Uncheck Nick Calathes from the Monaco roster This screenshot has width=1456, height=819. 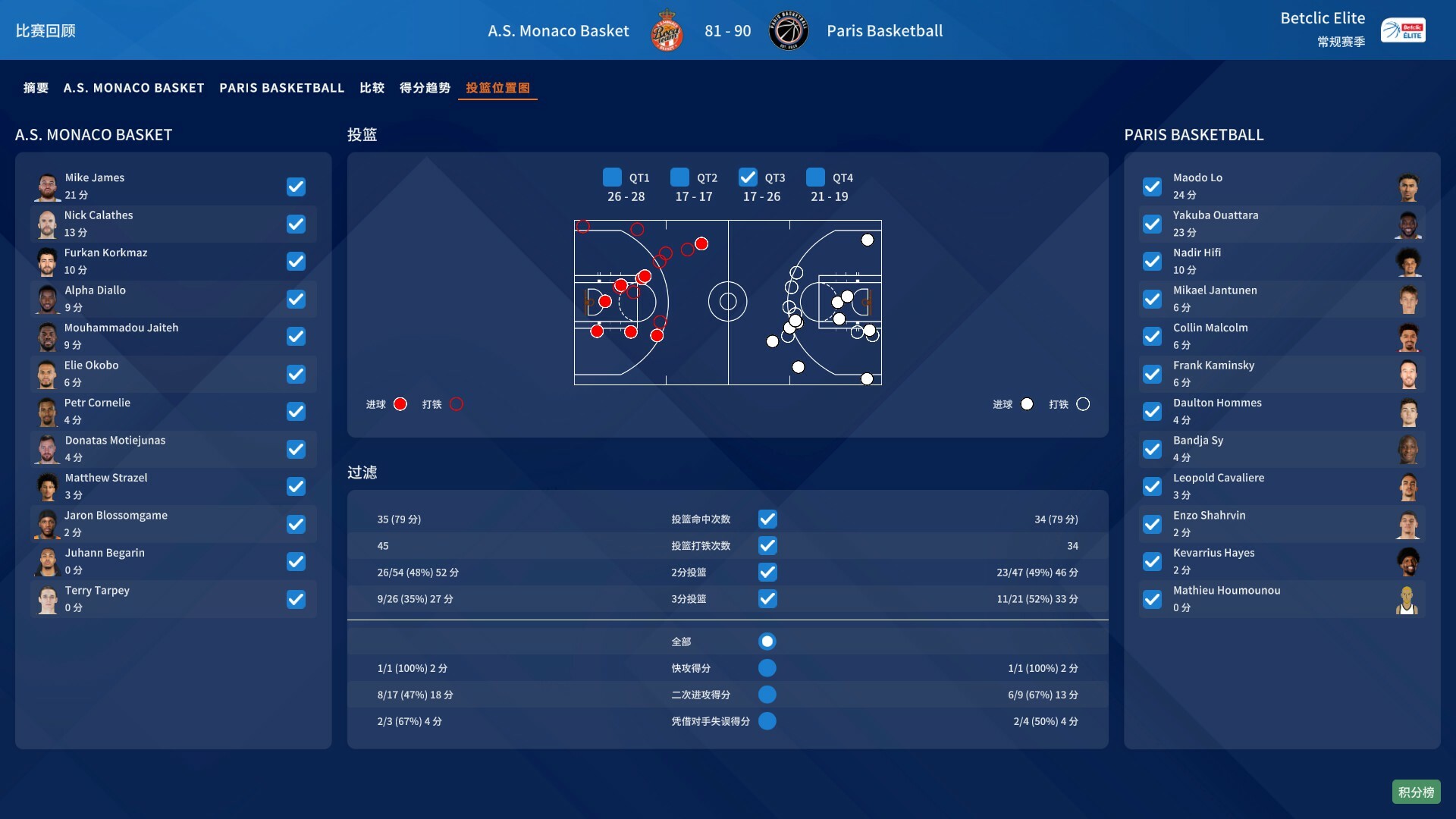tap(296, 224)
